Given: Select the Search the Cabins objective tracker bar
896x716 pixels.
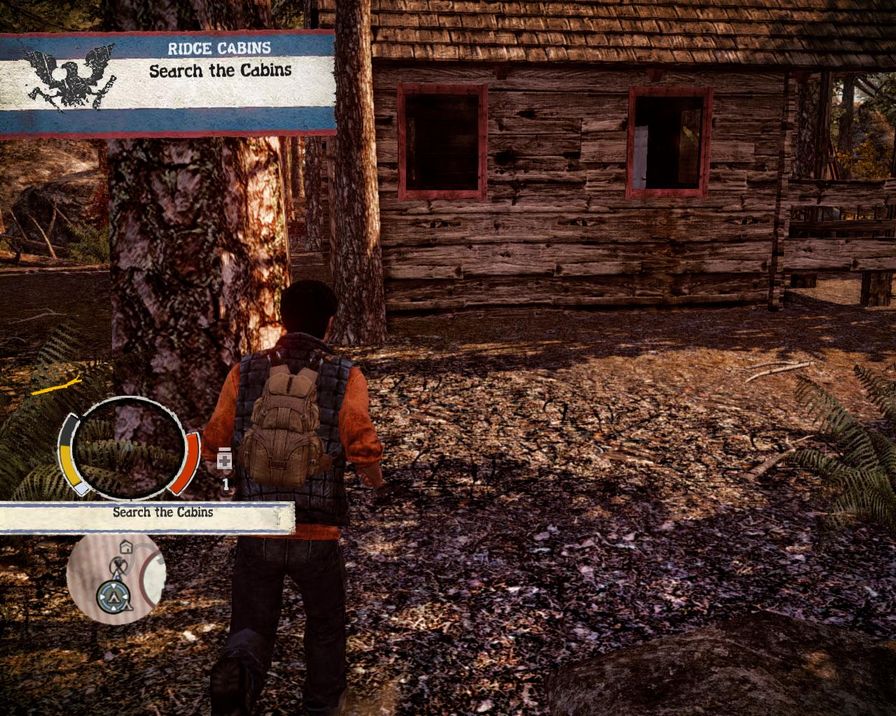Looking at the screenshot, I should (x=147, y=516).
